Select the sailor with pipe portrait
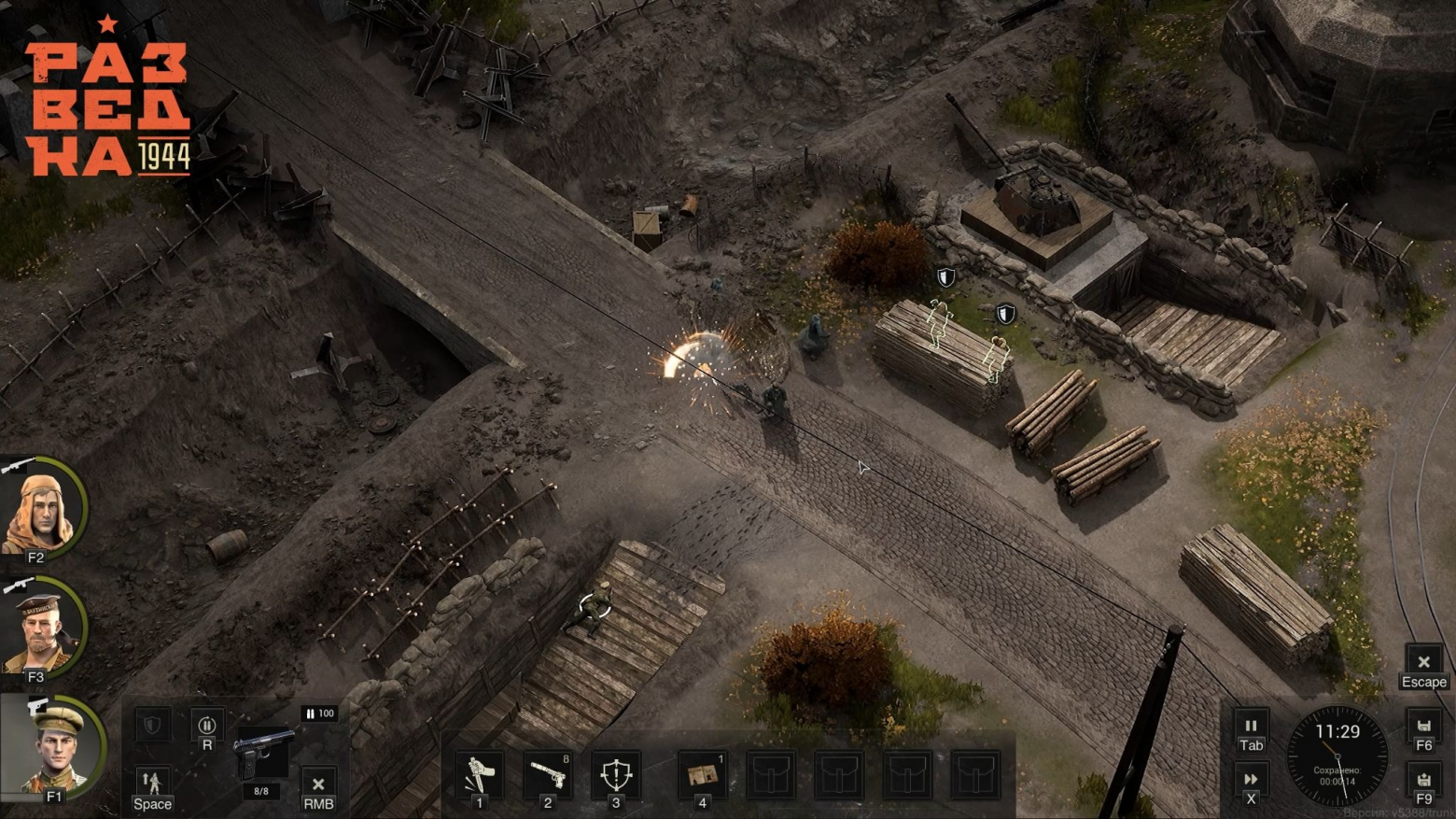Image resolution: width=1456 pixels, height=819 pixels. click(x=40, y=630)
